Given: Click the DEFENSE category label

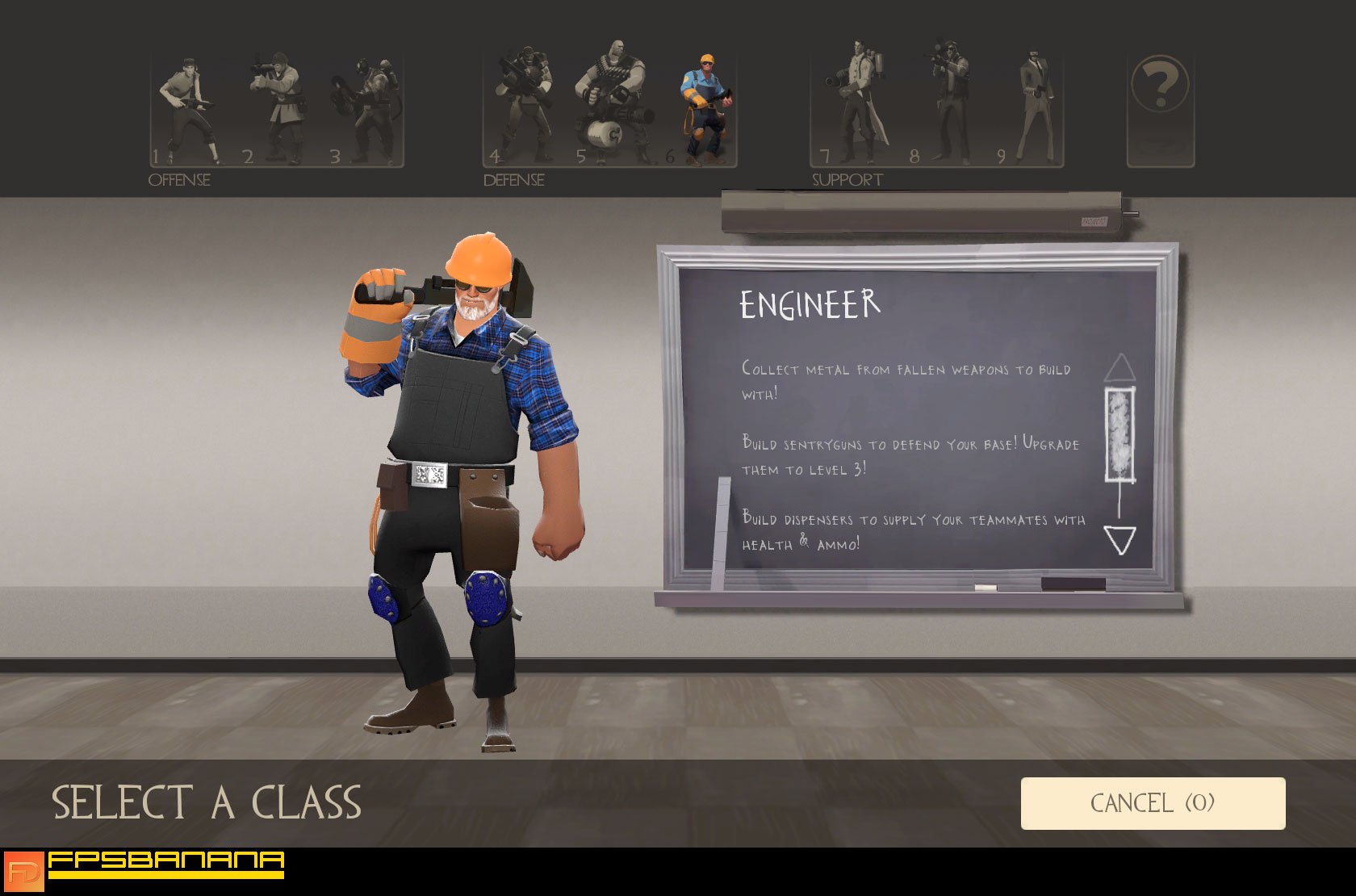Looking at the screenshot, I should point(513,179).
